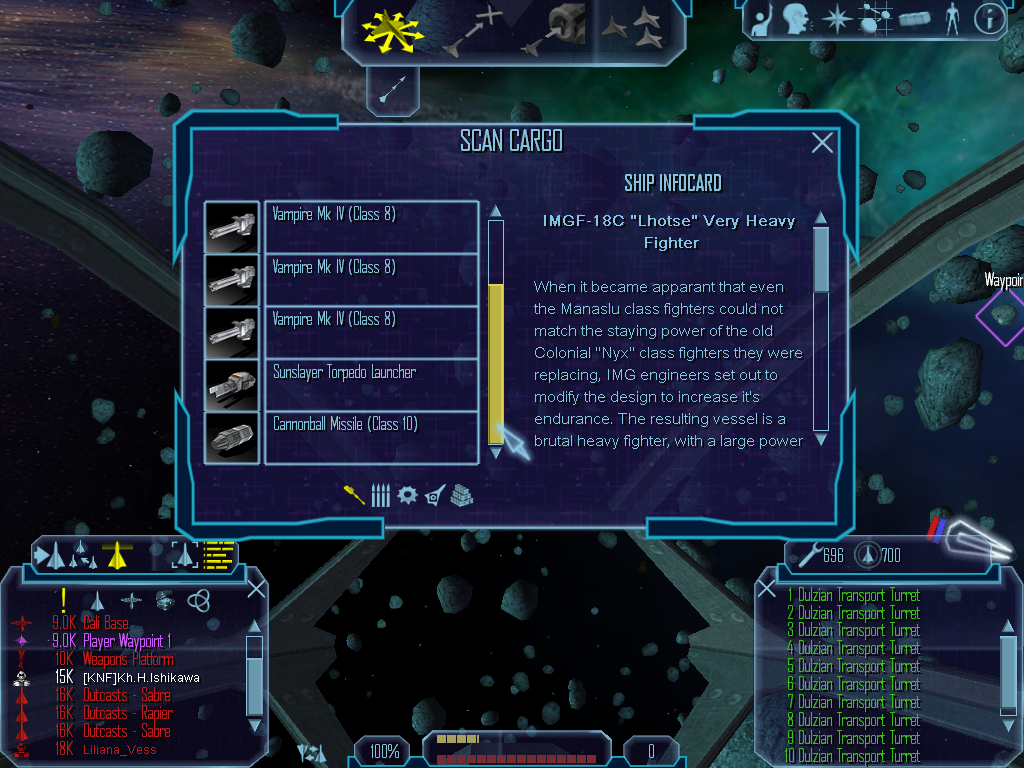
Task: Open the chat icon with the talking head
Action: 795,18
